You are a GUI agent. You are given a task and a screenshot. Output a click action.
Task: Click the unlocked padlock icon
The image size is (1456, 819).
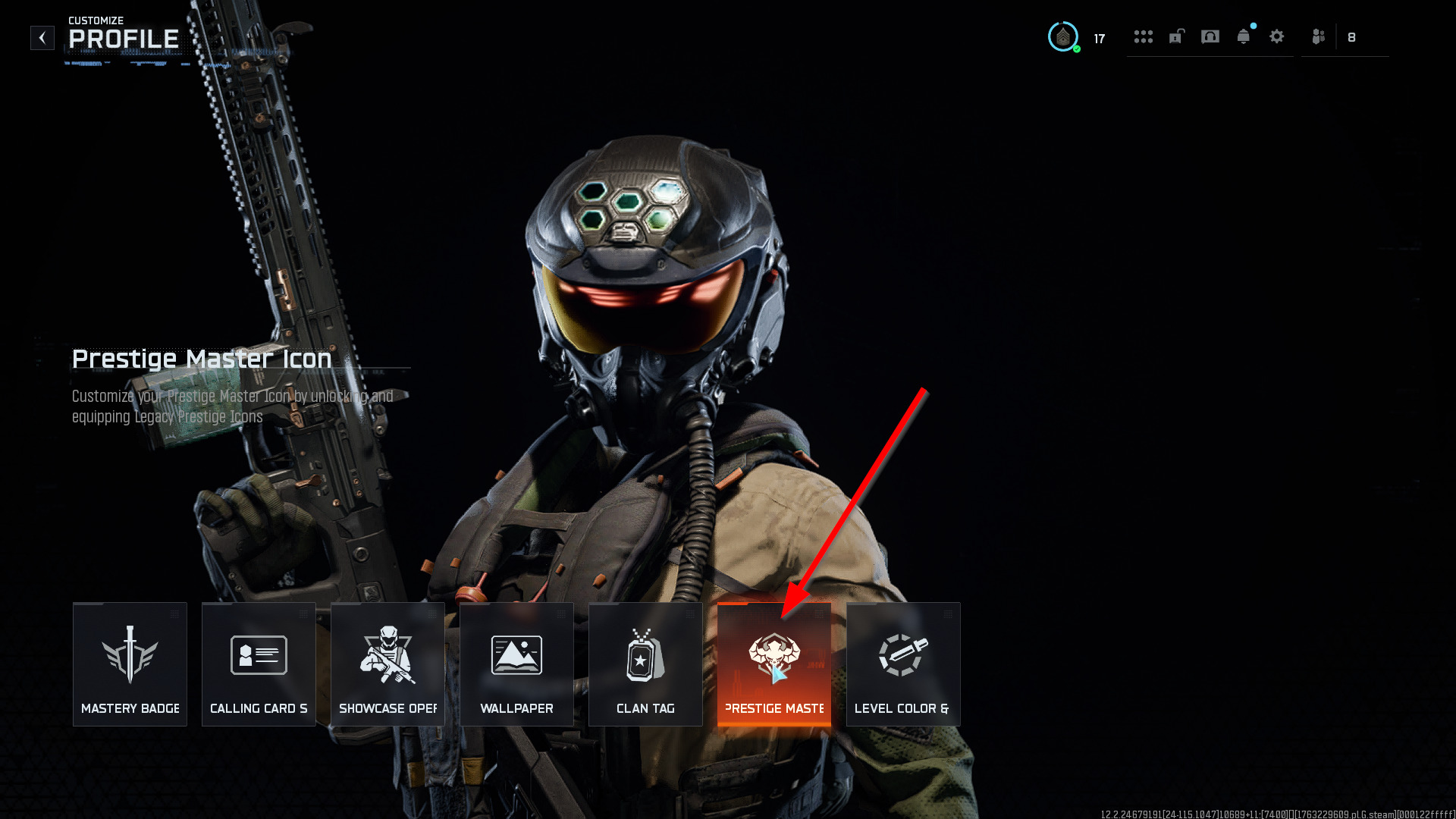click(x=1177, y=36)
